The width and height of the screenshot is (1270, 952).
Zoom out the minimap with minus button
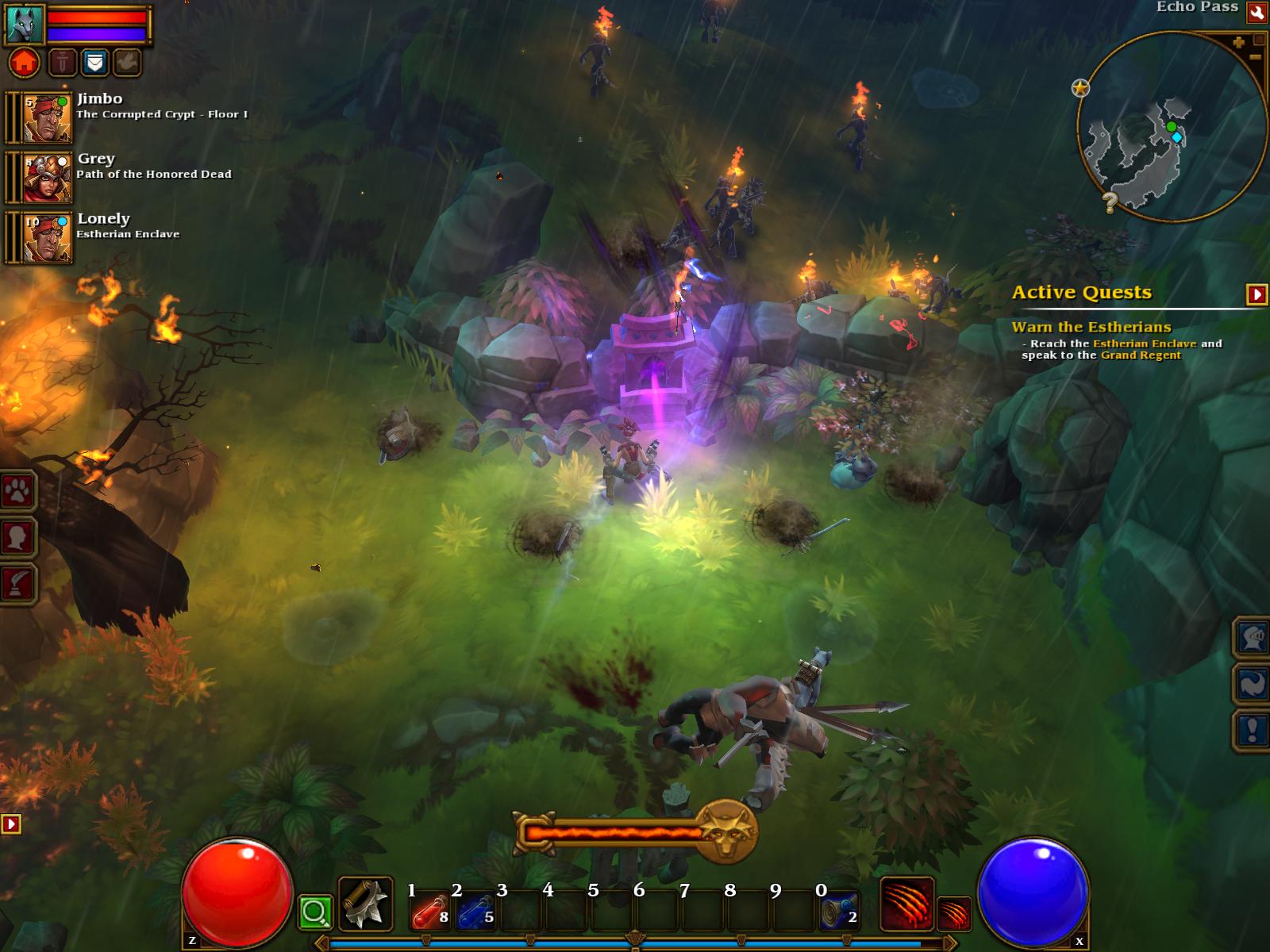(1255, 58)
